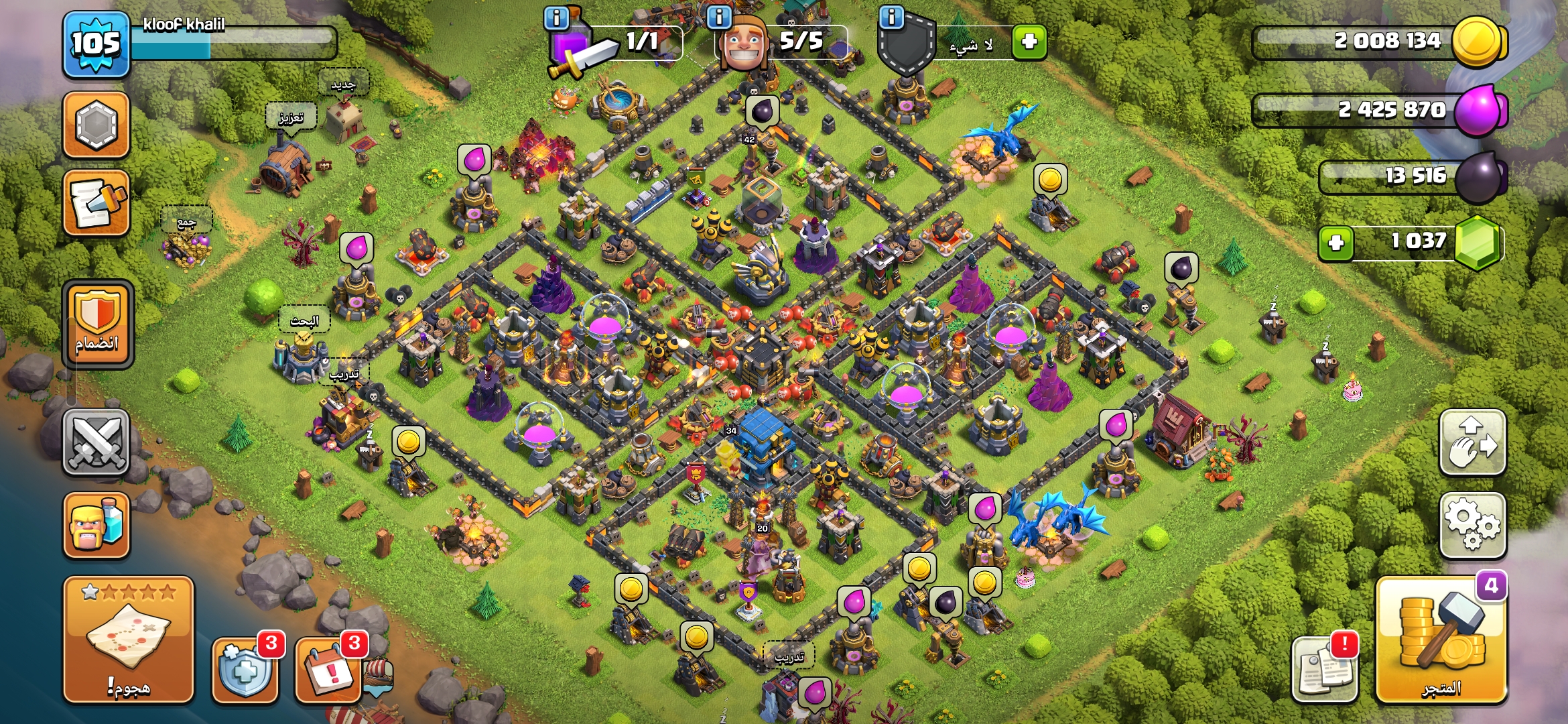Open the level 105 experience badge
The width and height of the screenshot is (1568, 724).
pos(96,44)
